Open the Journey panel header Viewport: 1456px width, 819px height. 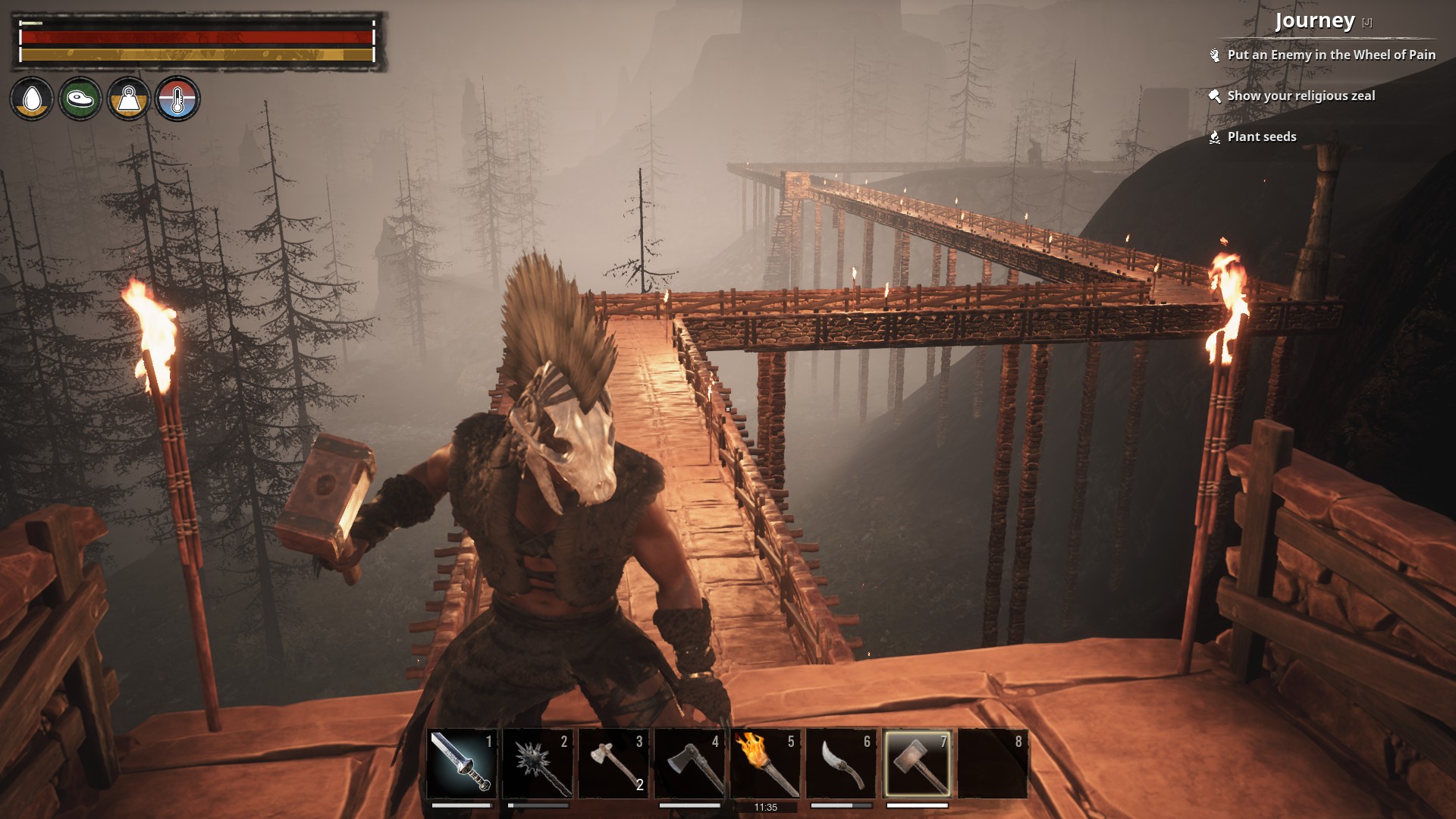1314,21
